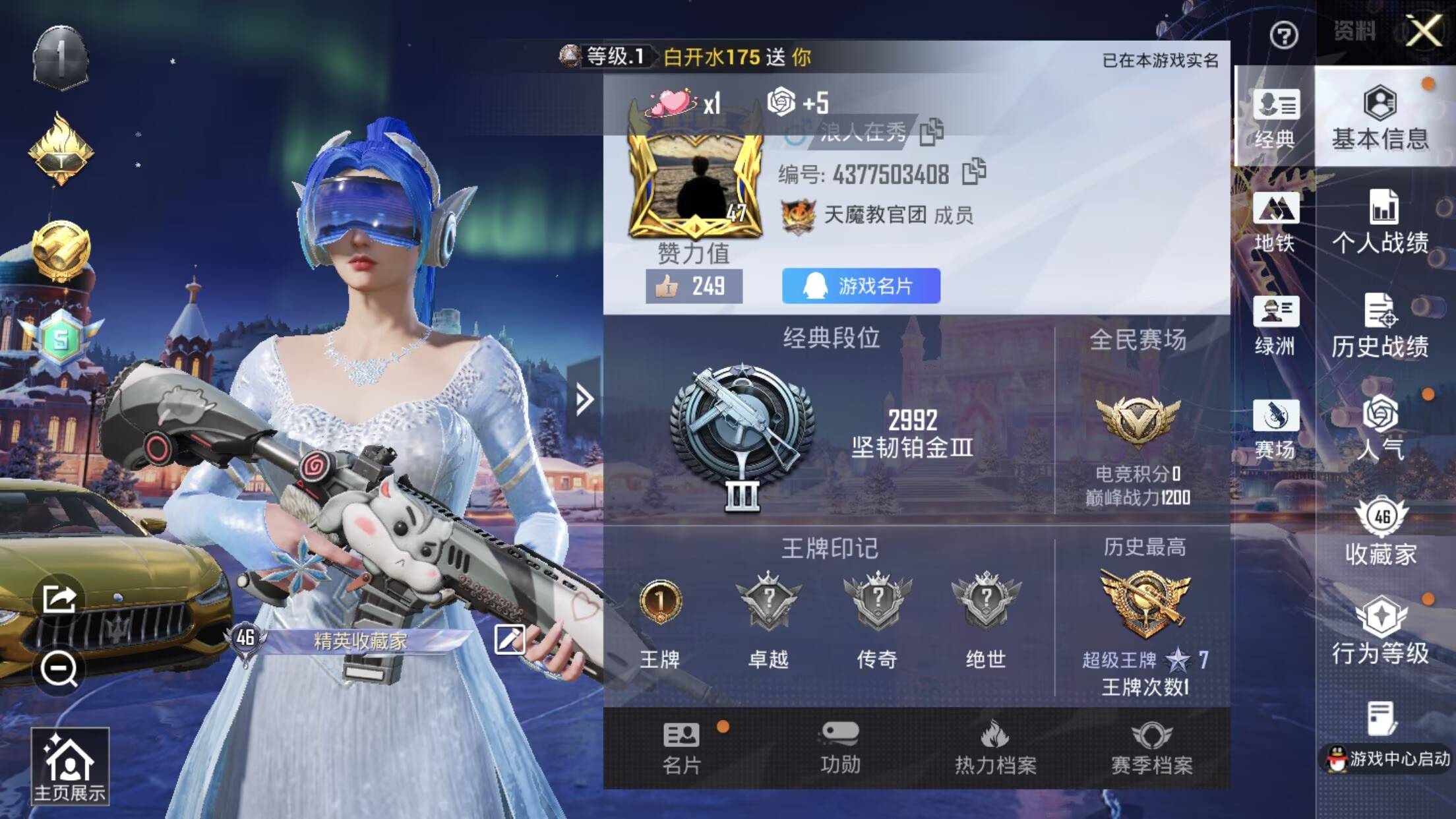
Task: Select the 经典 mode tab
Action: pos(1275,119)
